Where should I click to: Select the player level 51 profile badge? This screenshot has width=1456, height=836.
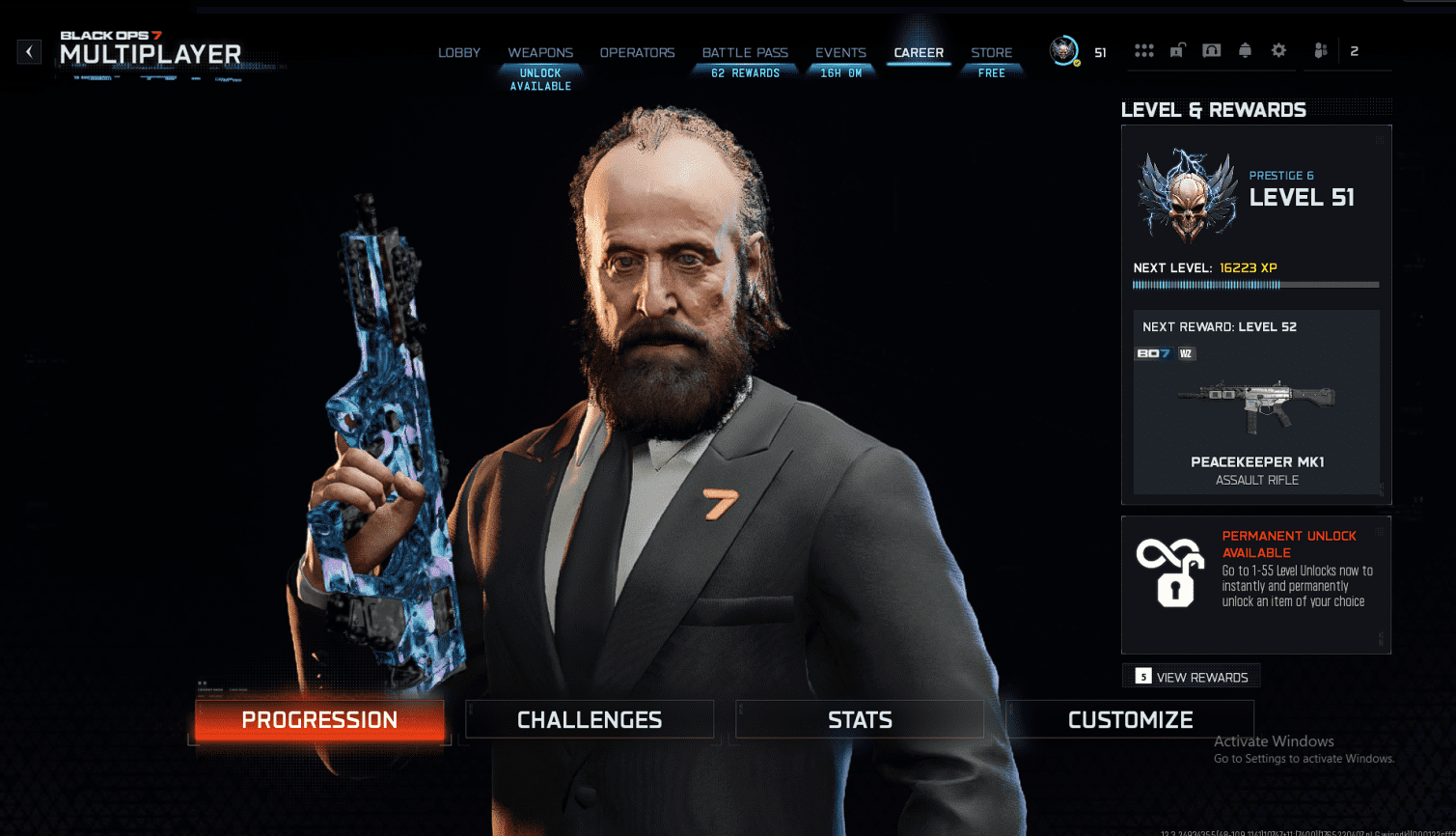coord(1066,50)
